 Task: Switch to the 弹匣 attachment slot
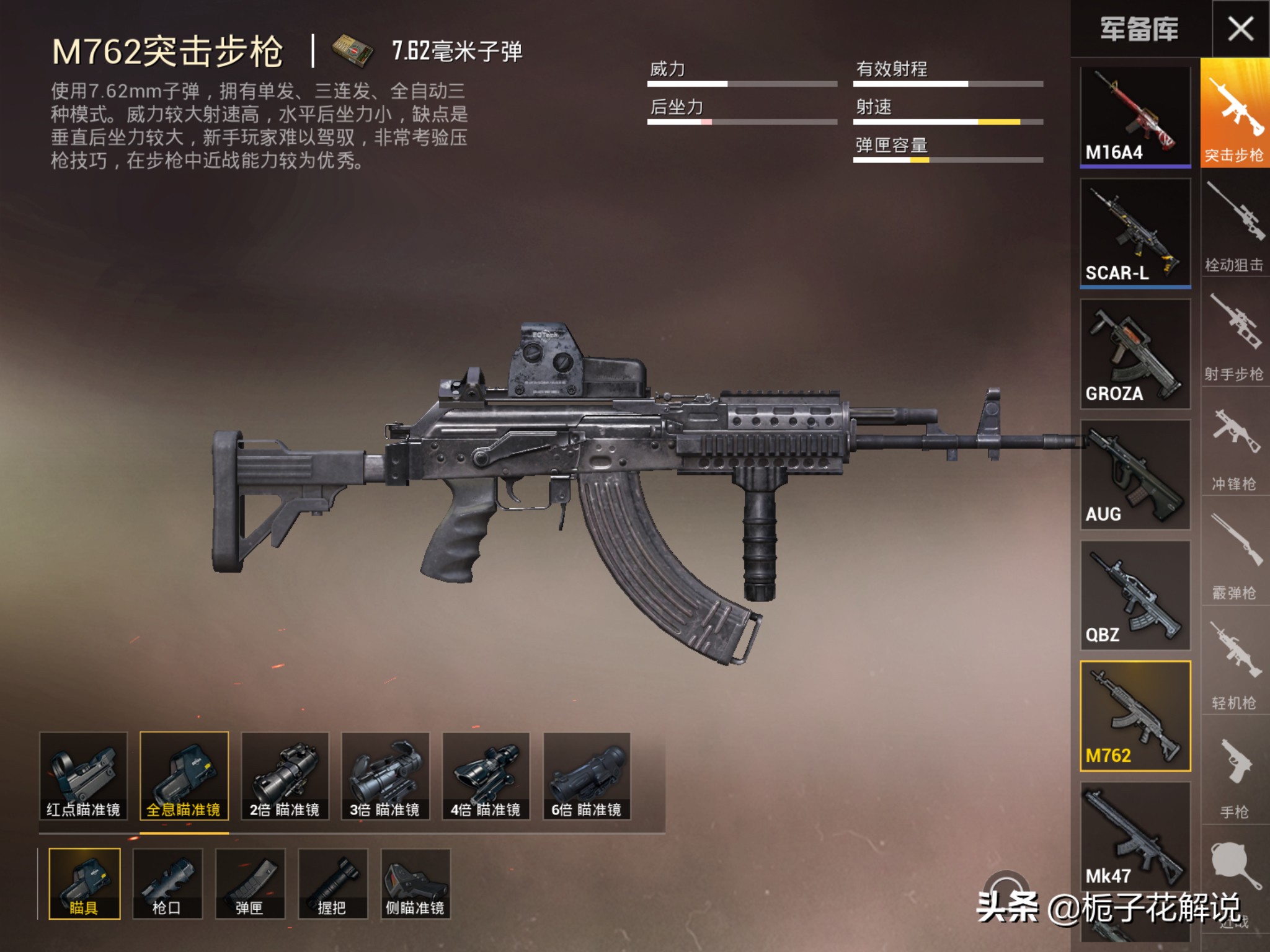click(250, 883)
